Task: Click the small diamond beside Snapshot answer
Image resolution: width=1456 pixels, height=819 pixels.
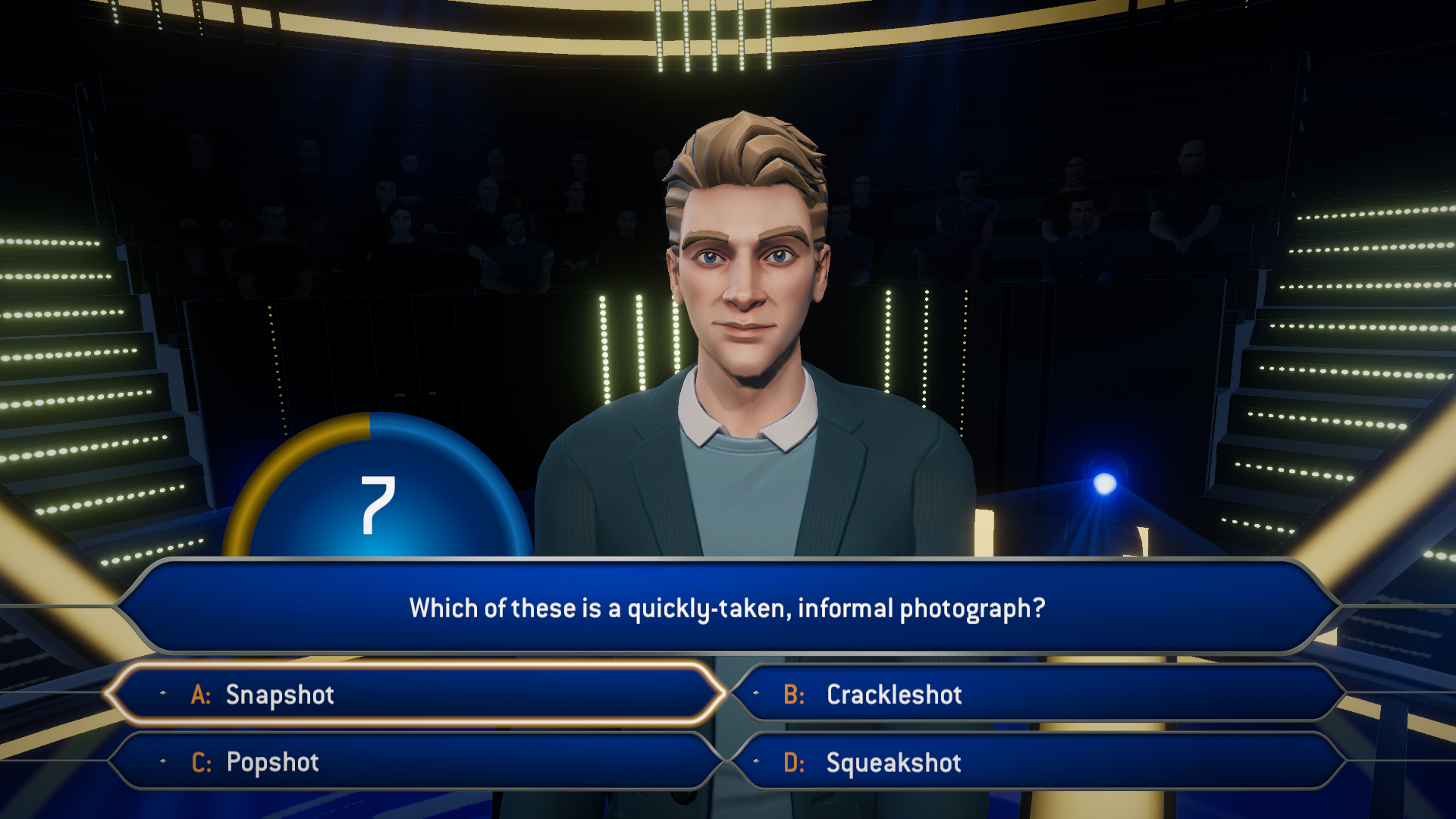Action: click(x=162, y=695)
